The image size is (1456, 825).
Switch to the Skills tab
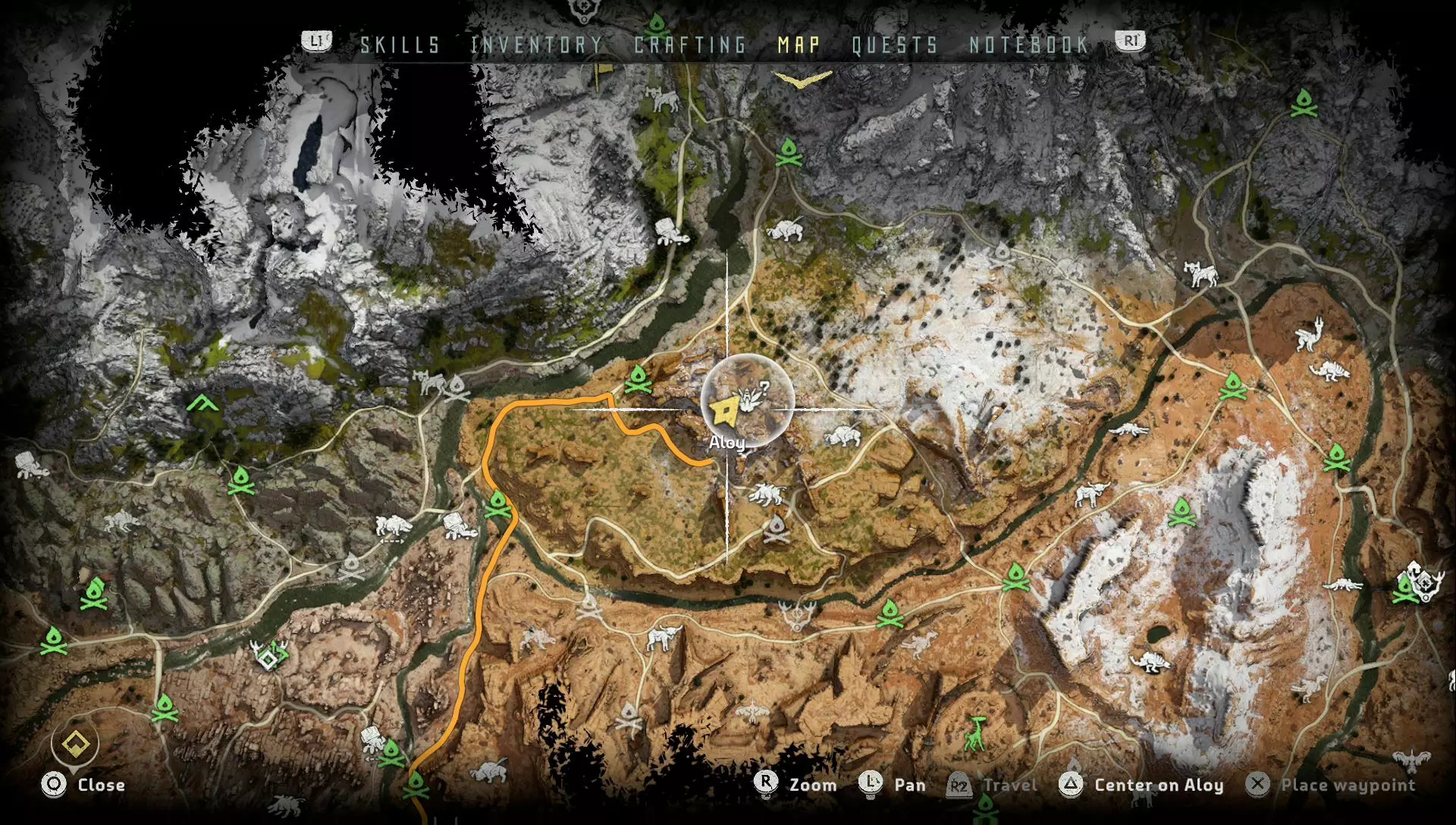(x=400, y=45)
